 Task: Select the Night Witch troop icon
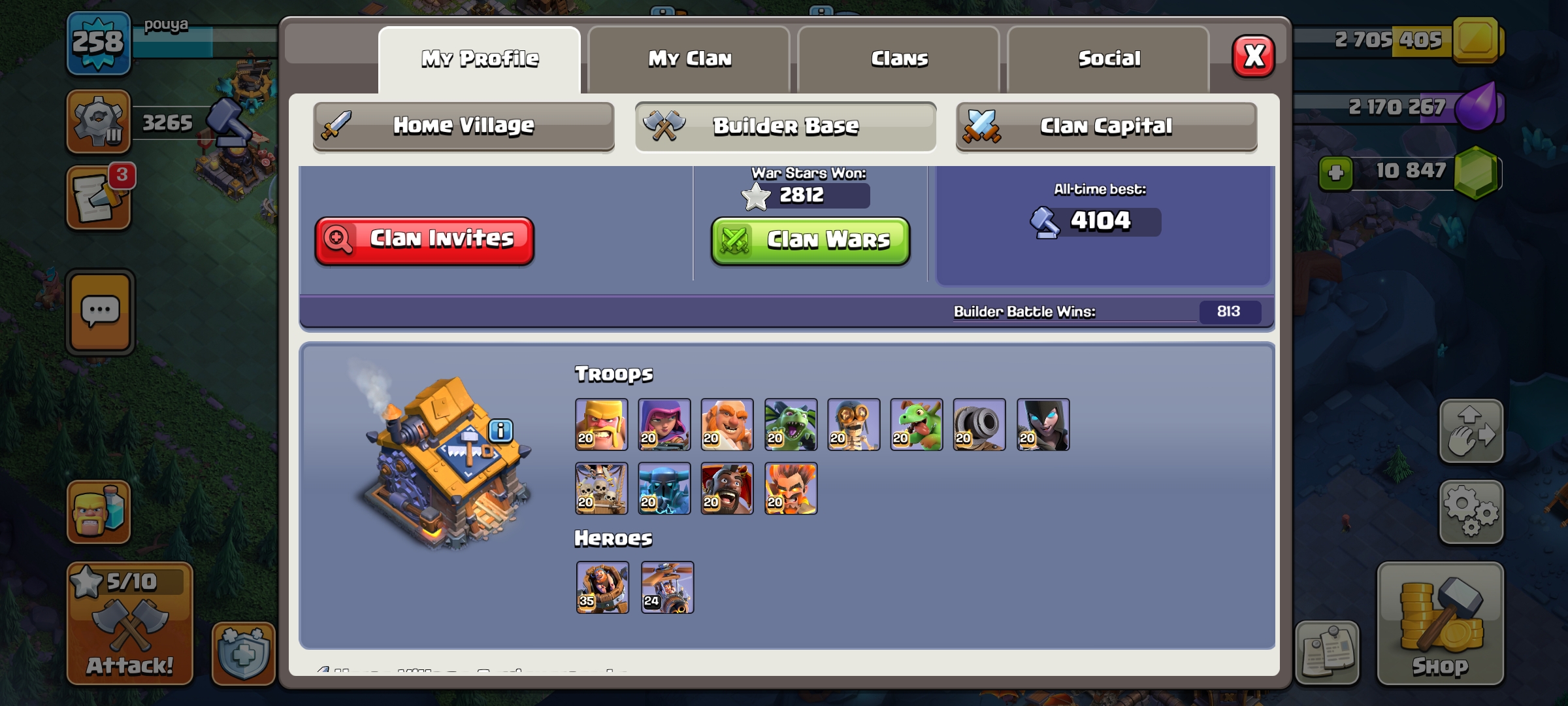click(1043, 424)
